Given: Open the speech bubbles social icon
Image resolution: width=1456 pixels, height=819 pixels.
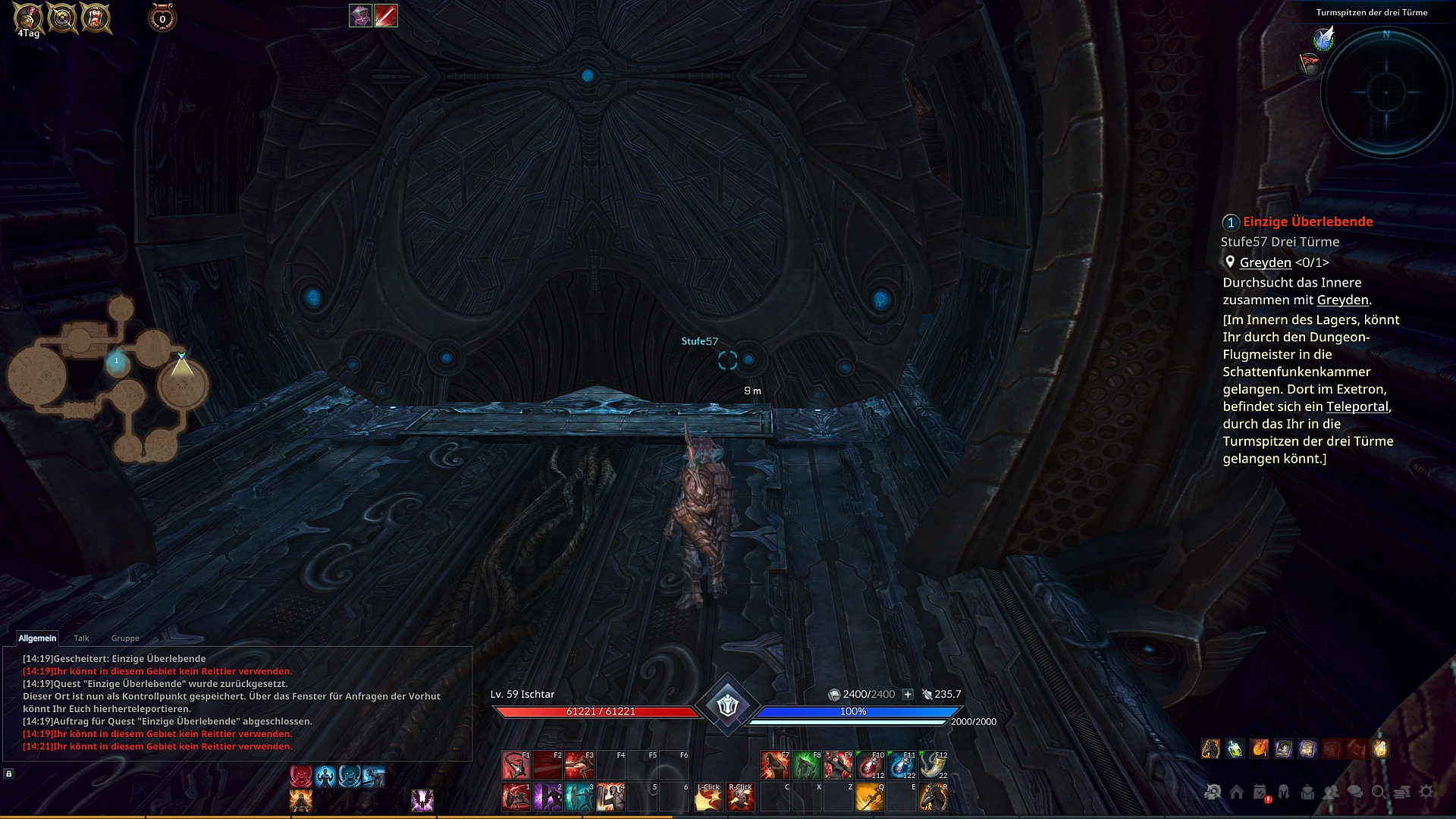Looking at the screenshot, I should click(x=1355, y=792).
